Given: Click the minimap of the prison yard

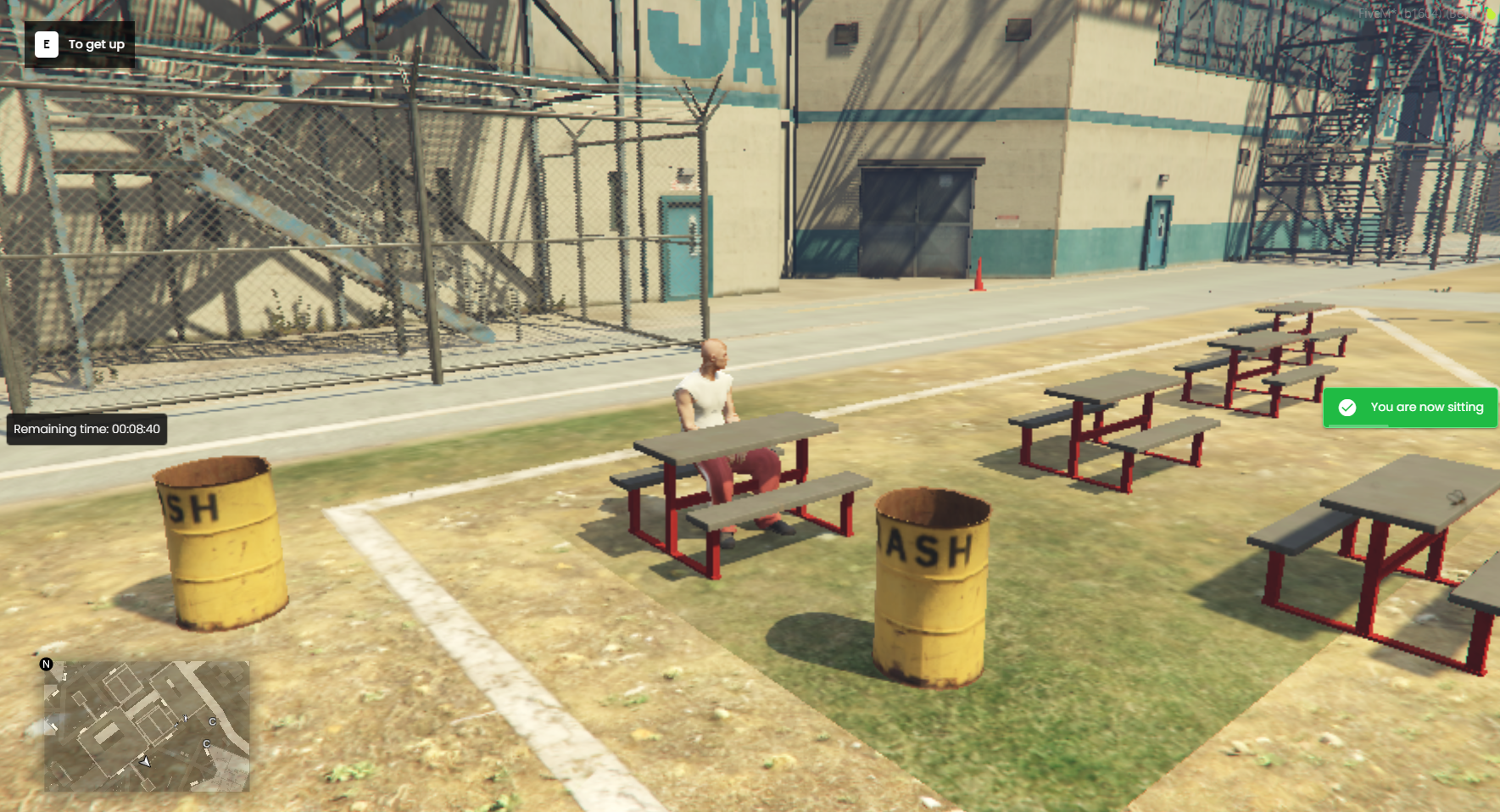Looking at the screenshot, I should (x=147, y=726).
